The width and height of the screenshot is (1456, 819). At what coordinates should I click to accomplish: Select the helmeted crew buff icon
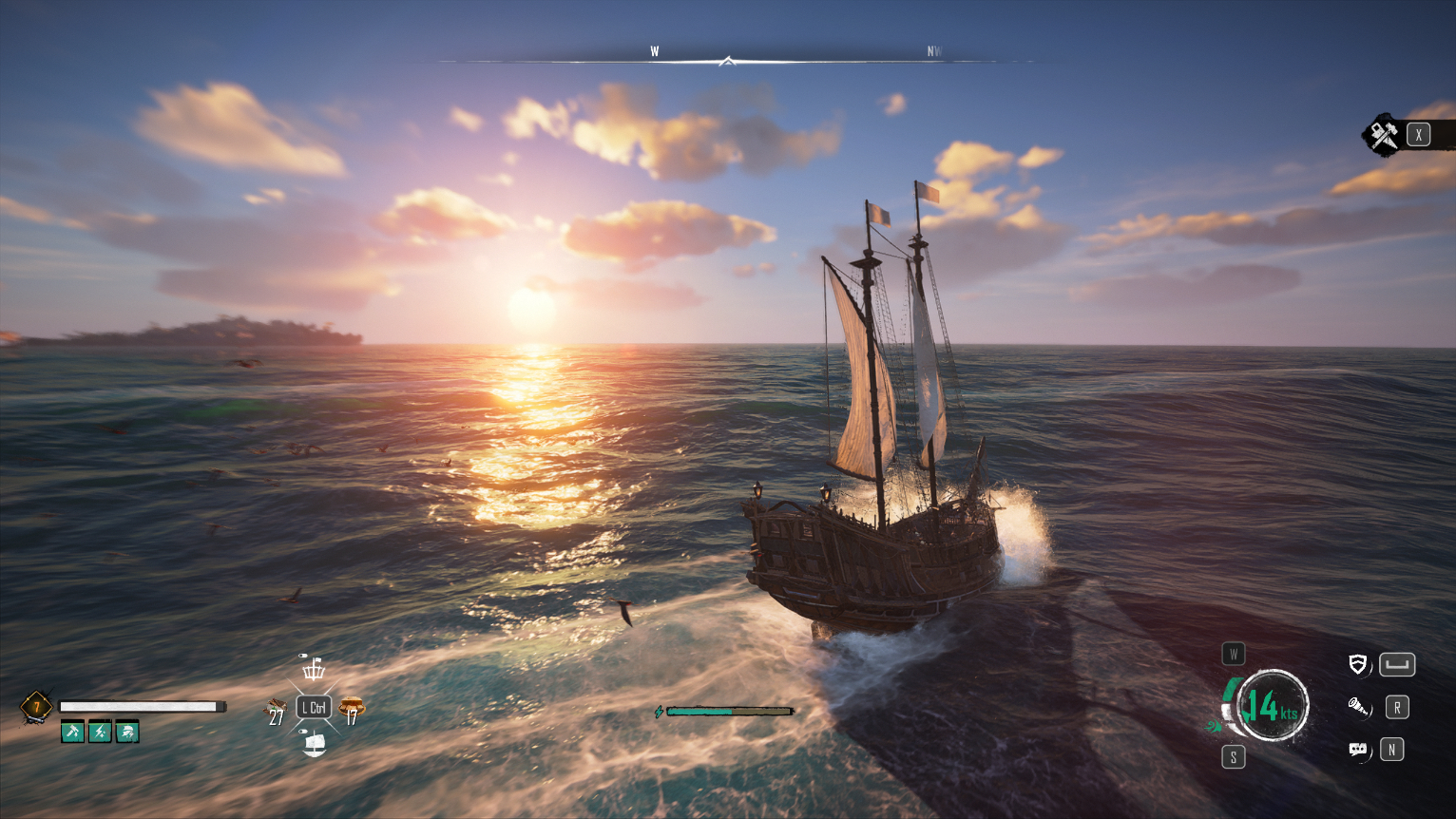click(x=127, y=732)
